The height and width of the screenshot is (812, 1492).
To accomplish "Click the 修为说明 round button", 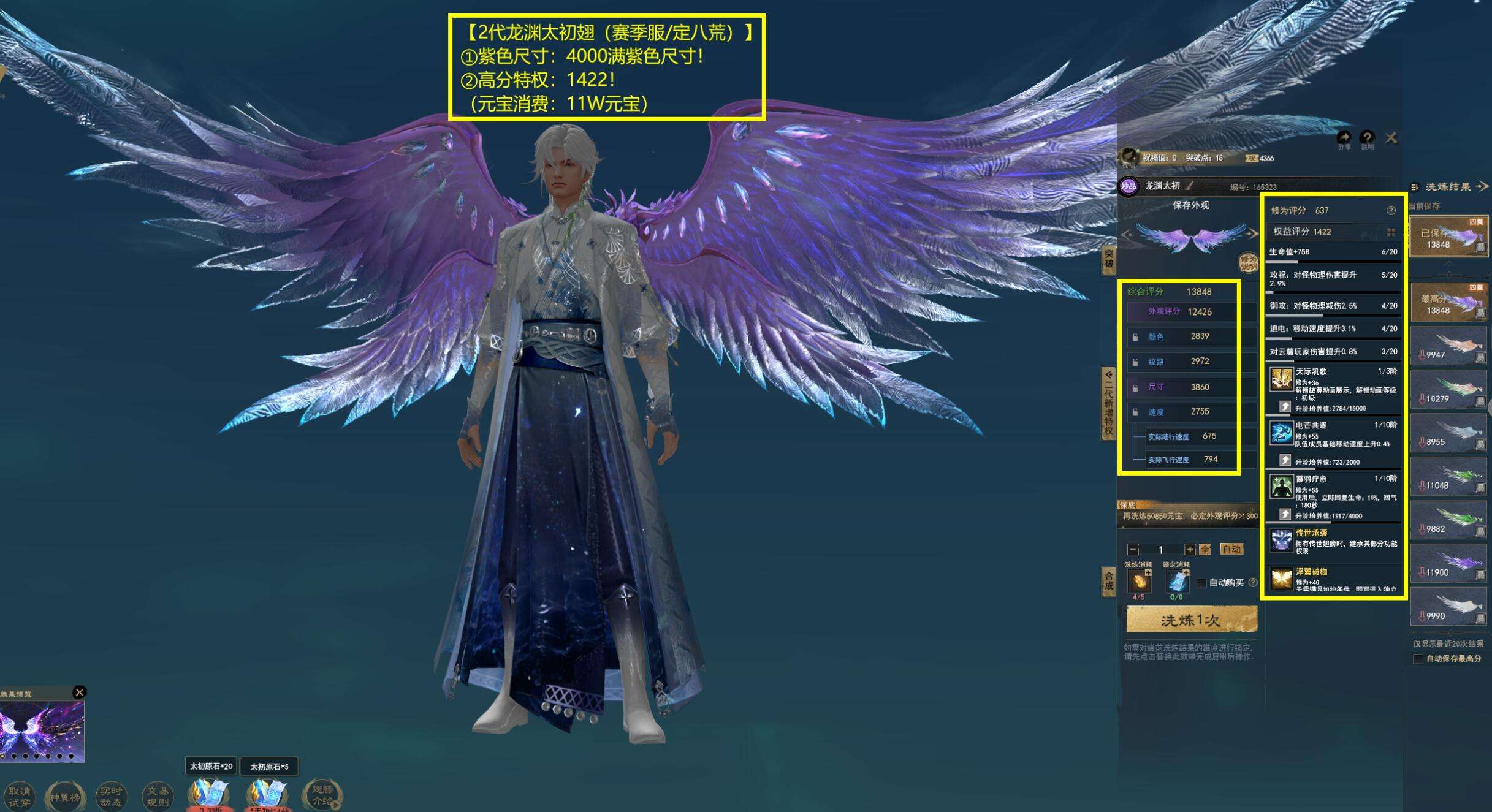I will pyautogui.click(x=1249, y=262).
